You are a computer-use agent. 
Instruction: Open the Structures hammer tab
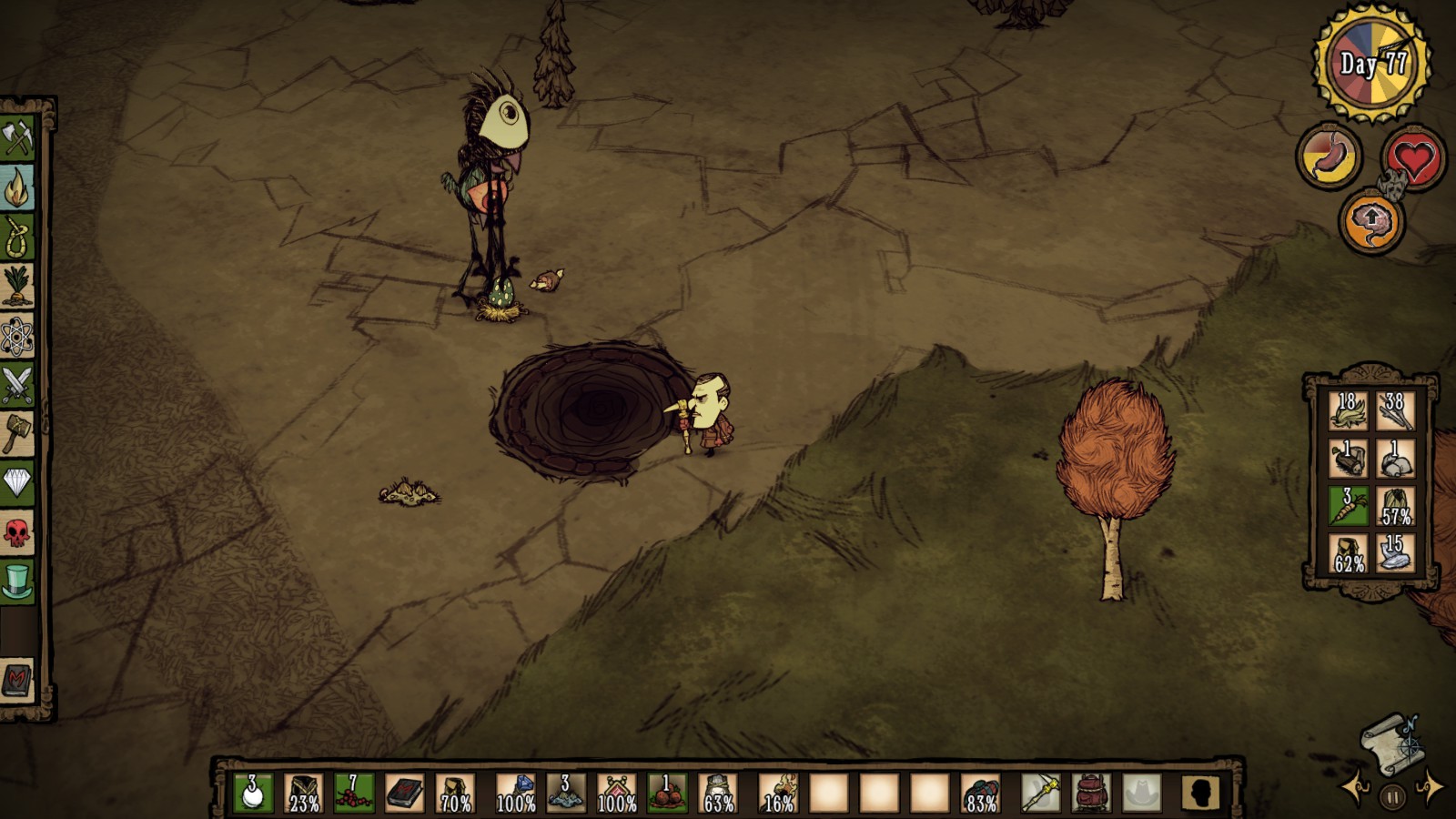[x=17, y=433]
